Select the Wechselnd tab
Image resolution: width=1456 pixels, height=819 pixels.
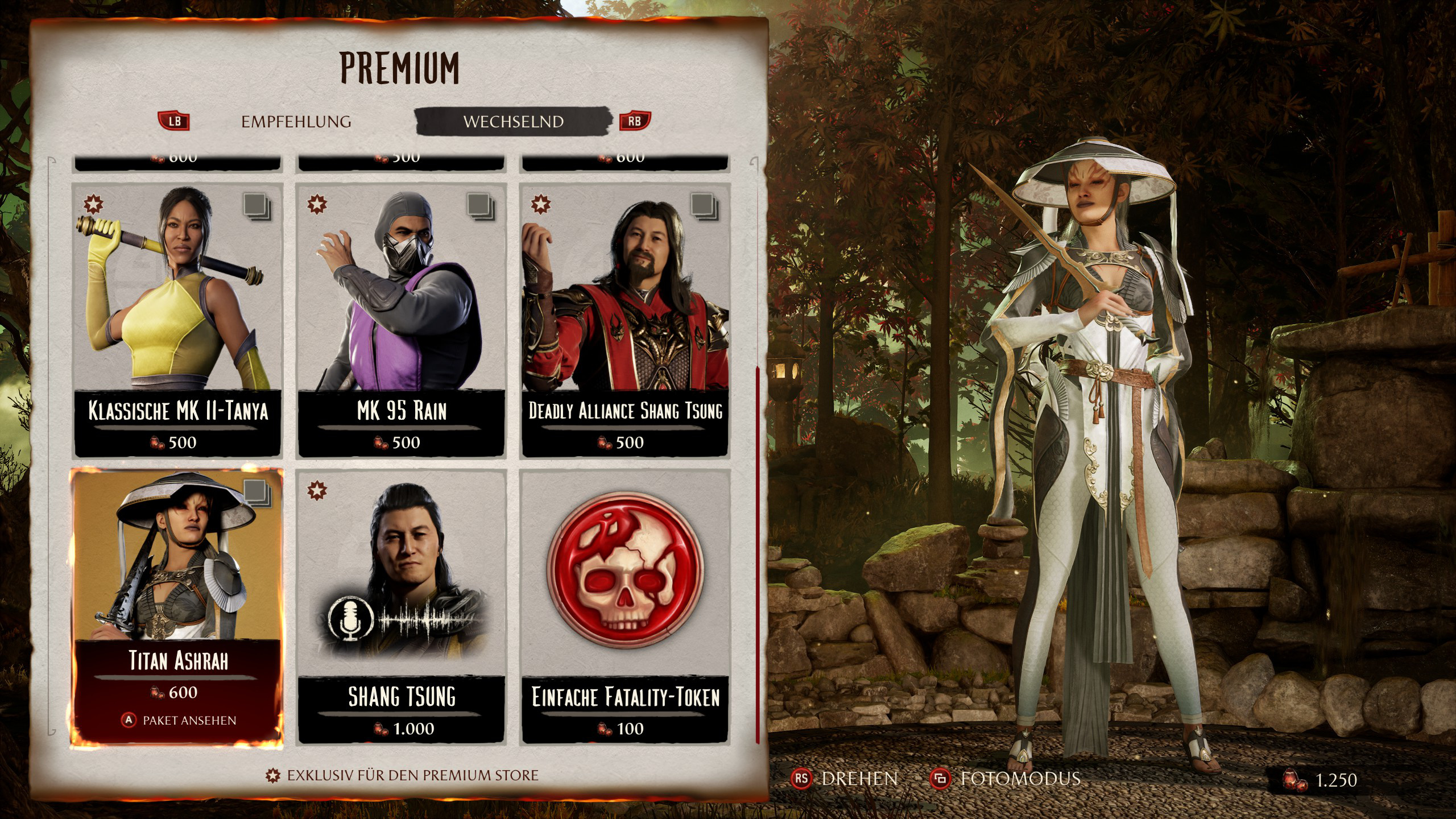pyautogui.click(x=513, y=122)
